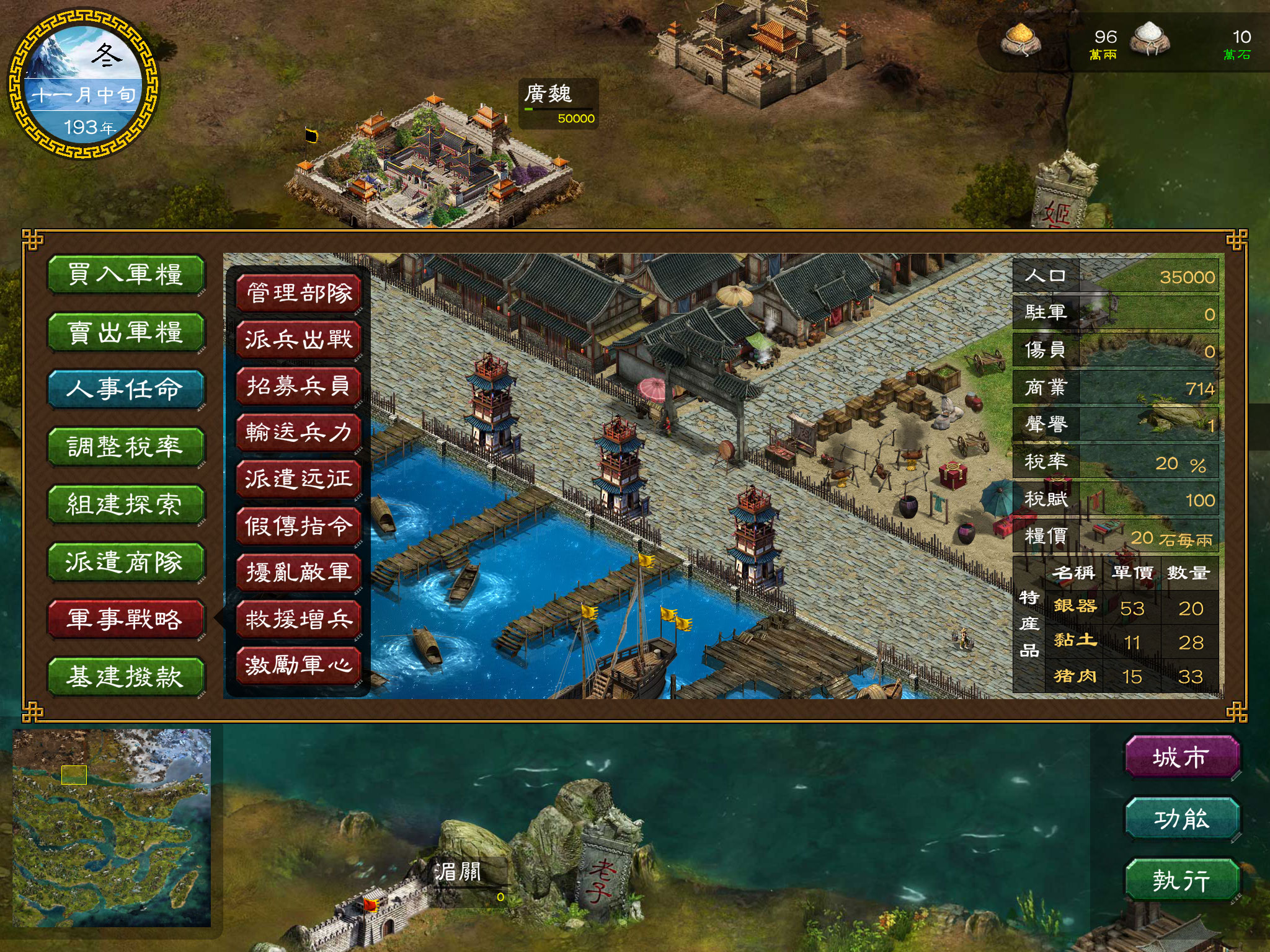Image resolution: width=1270 pixels, height=952 pixels.
Task: Click the 買入軍糧 buy provisions button
Action: [x=126, y=275]
